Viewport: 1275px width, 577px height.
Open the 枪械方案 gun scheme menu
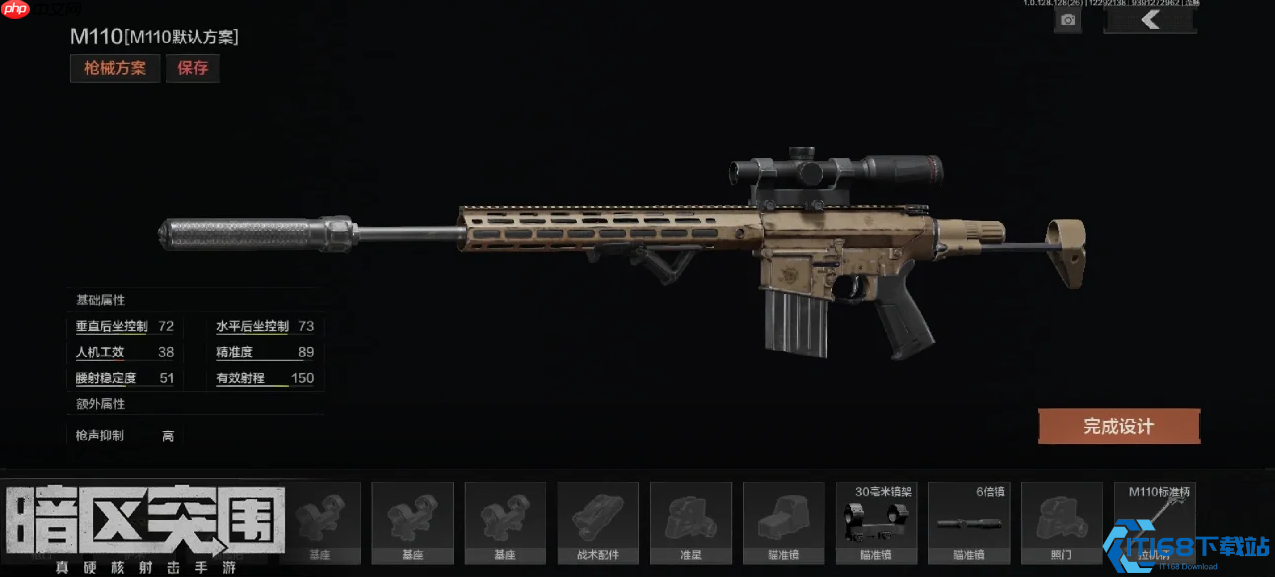click(115, 68)
